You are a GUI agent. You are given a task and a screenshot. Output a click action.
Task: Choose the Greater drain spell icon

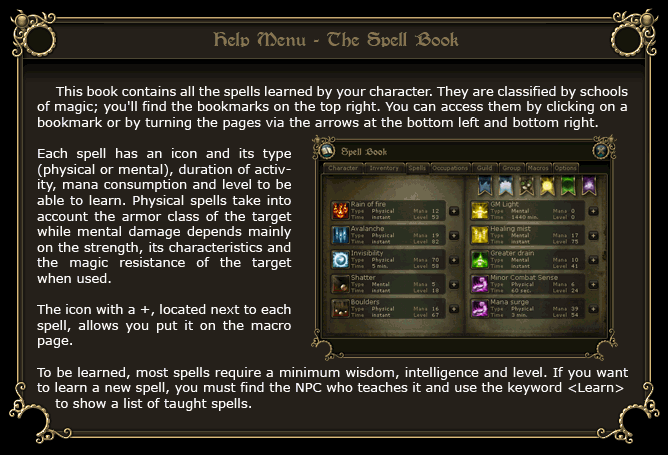click(x=479, y=260)
